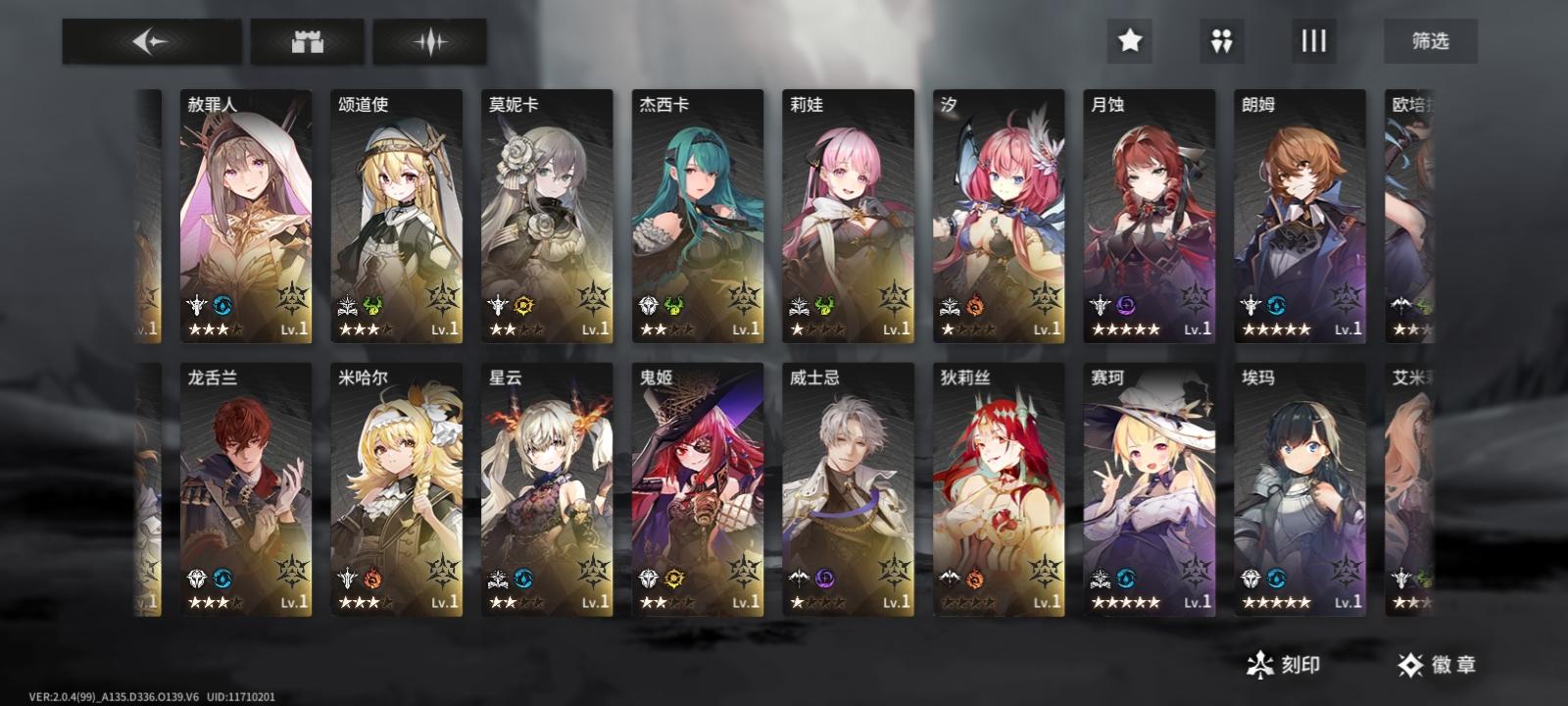
Task: Click the back arrow icon at top left
Action: [x=152, y=41]
